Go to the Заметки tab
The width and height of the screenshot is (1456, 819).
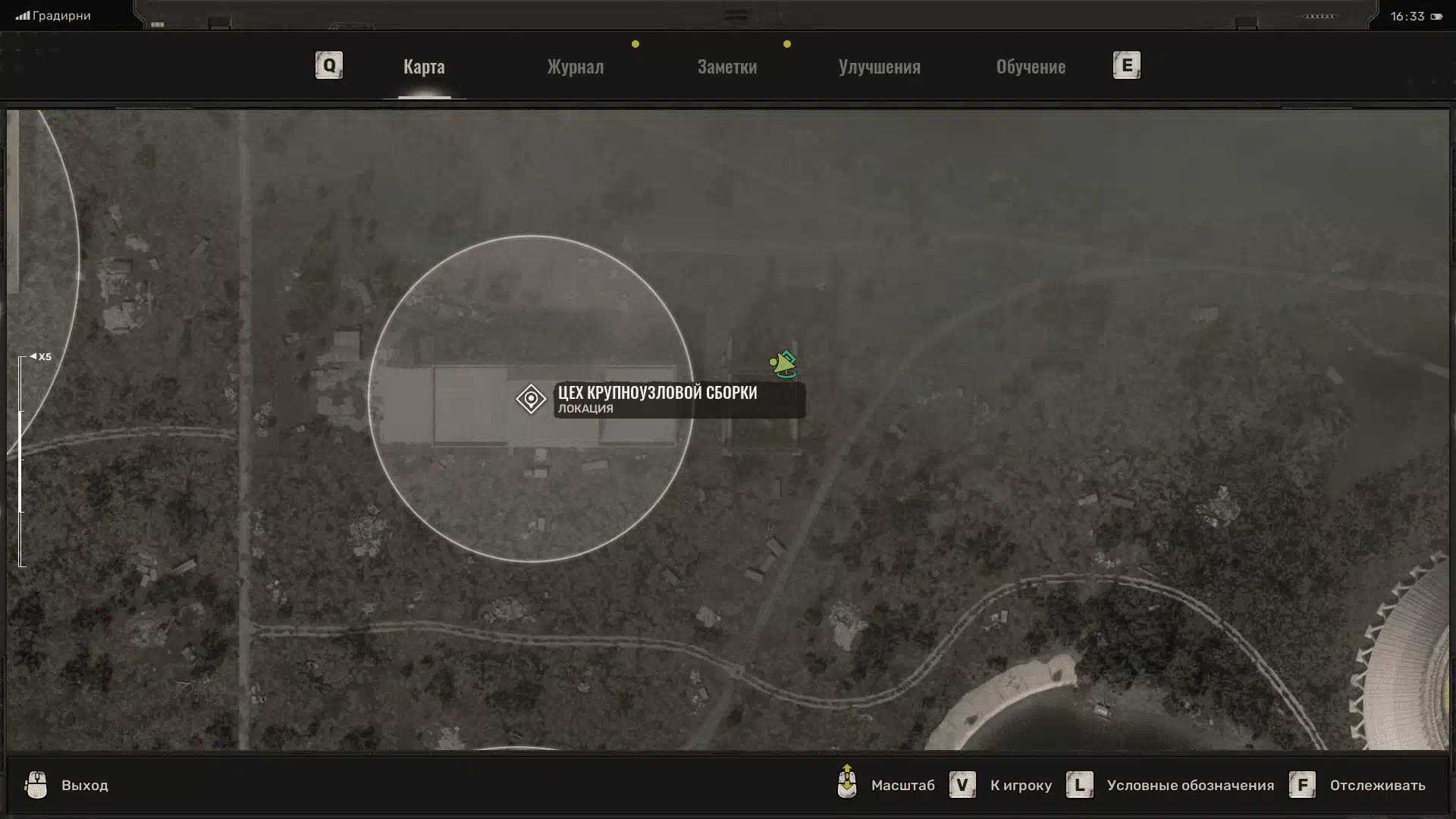726,67
